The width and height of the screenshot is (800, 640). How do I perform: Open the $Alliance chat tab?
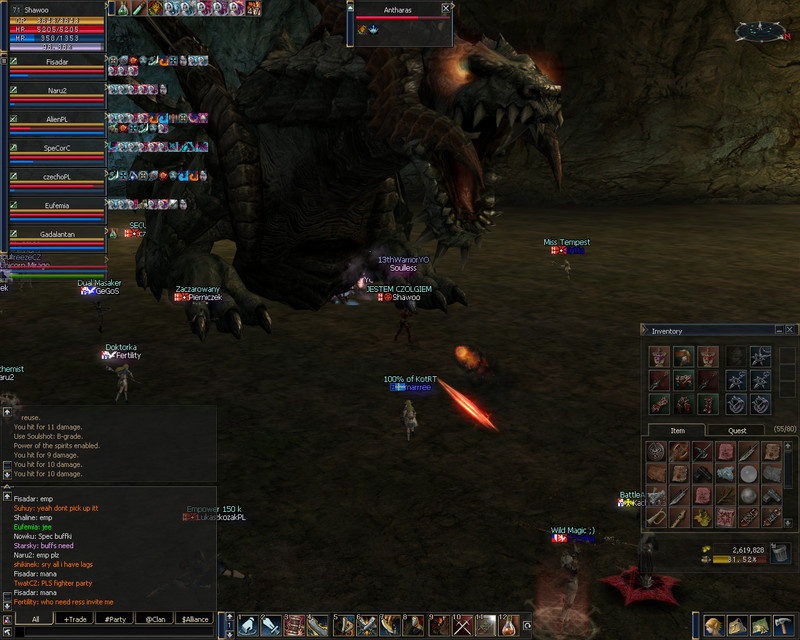(x=195, y=619)
